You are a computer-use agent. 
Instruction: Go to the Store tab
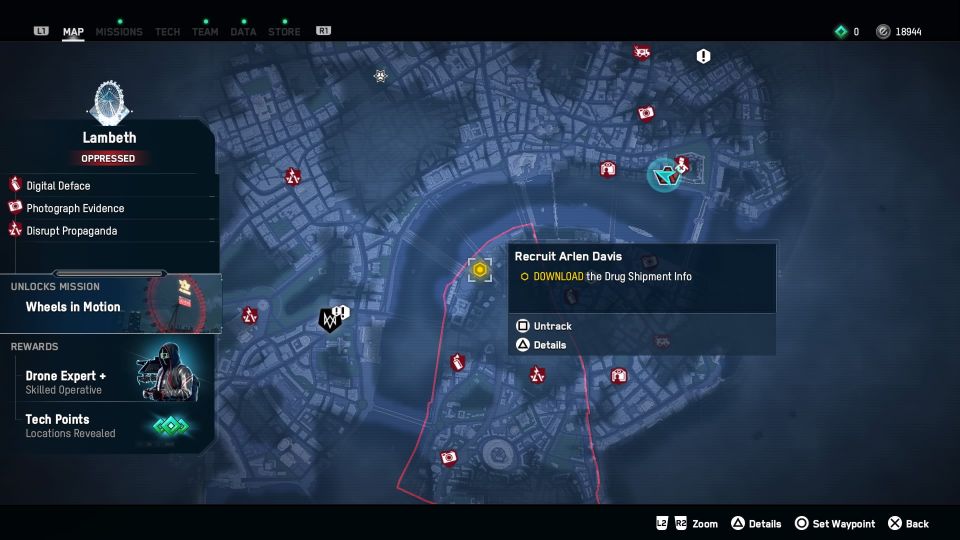(284, 32)
